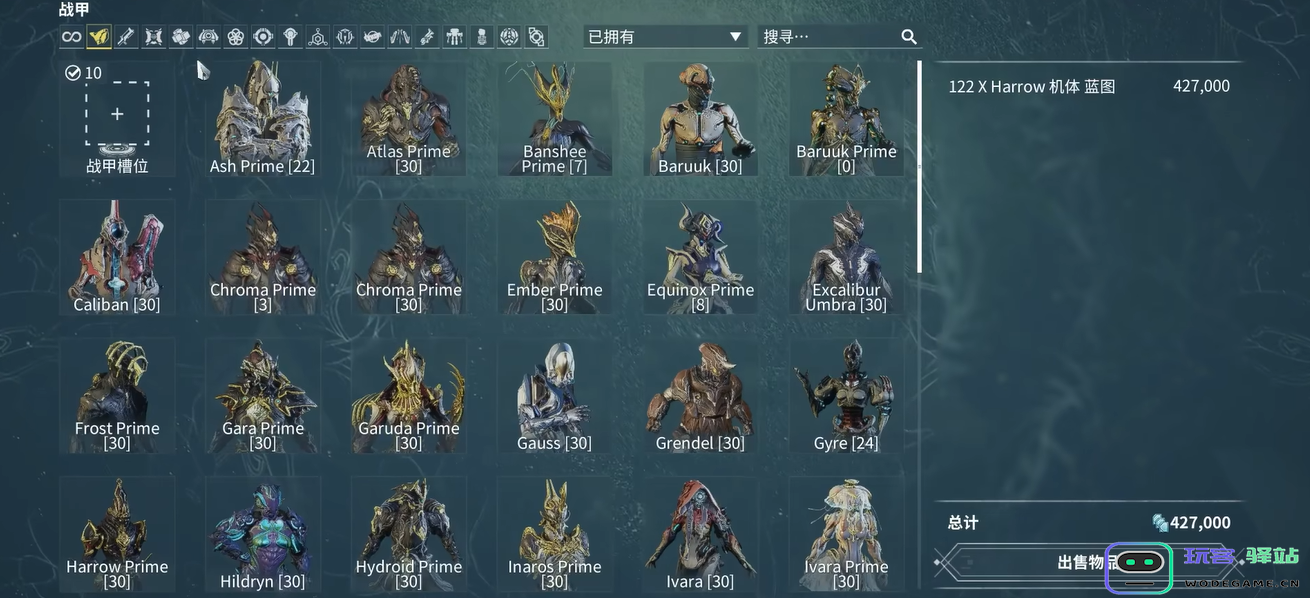Select the Gauss [30] warframe

[554, 394]
